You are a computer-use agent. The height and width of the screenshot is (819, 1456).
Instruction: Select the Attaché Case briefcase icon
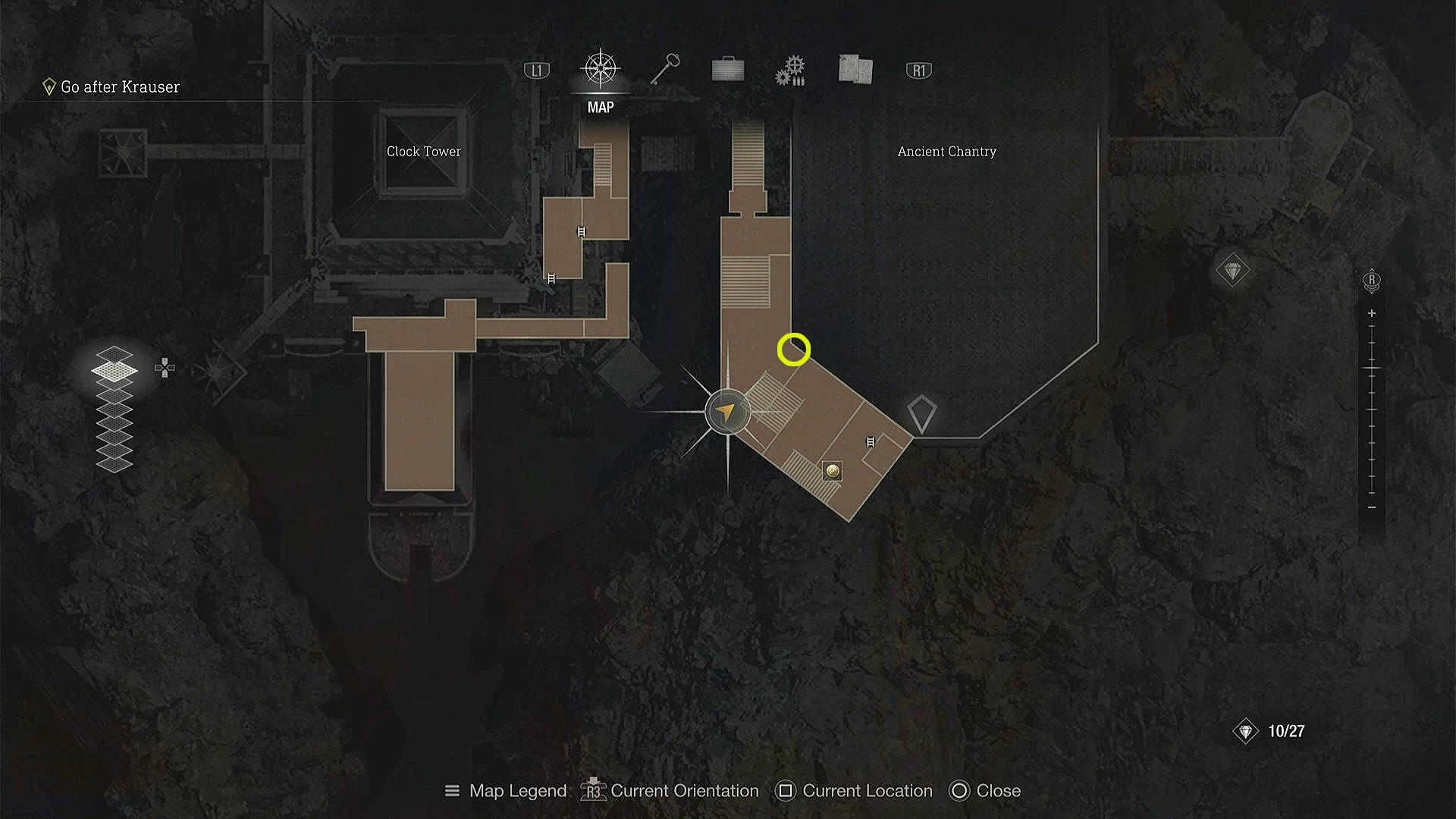coord(726,69)
